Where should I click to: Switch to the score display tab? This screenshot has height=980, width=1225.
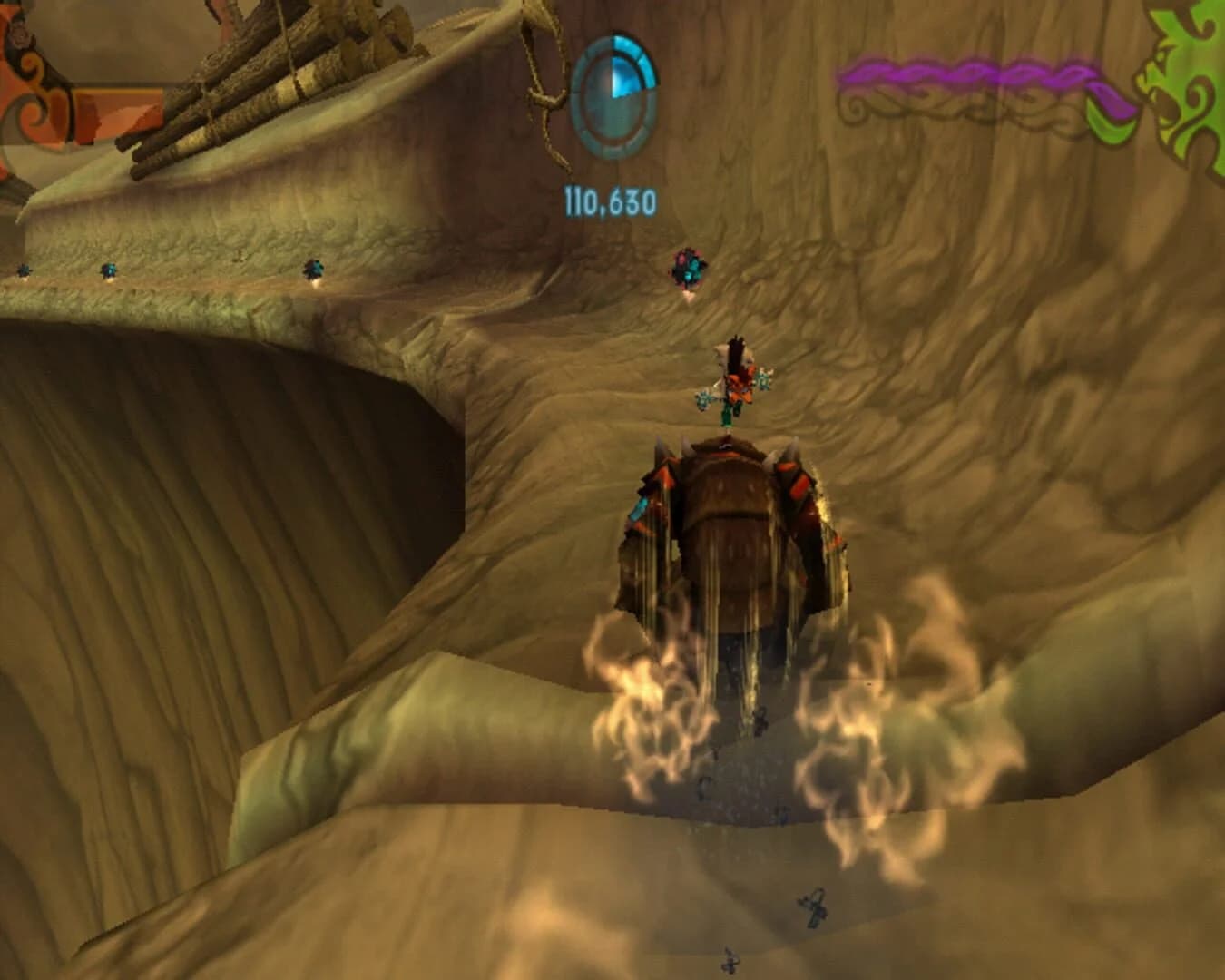coord(610,201)
